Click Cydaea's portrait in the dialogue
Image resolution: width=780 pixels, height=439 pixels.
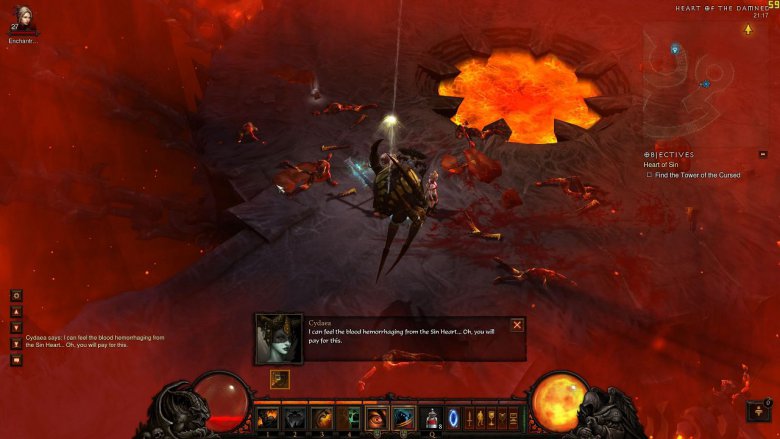pyautogui.click(x=278, y=338)
